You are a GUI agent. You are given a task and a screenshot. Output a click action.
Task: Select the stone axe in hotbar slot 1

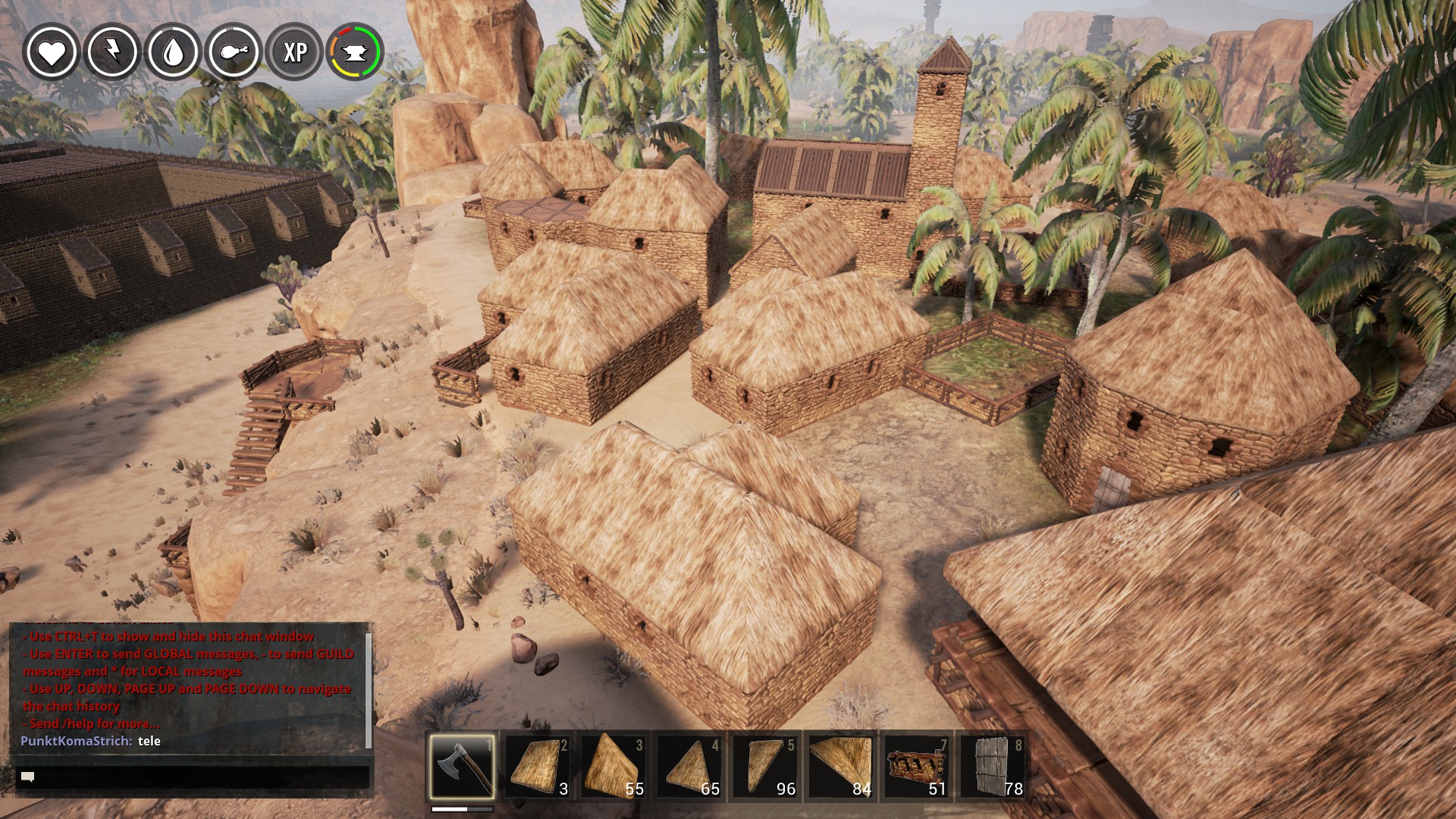(462, 766)
